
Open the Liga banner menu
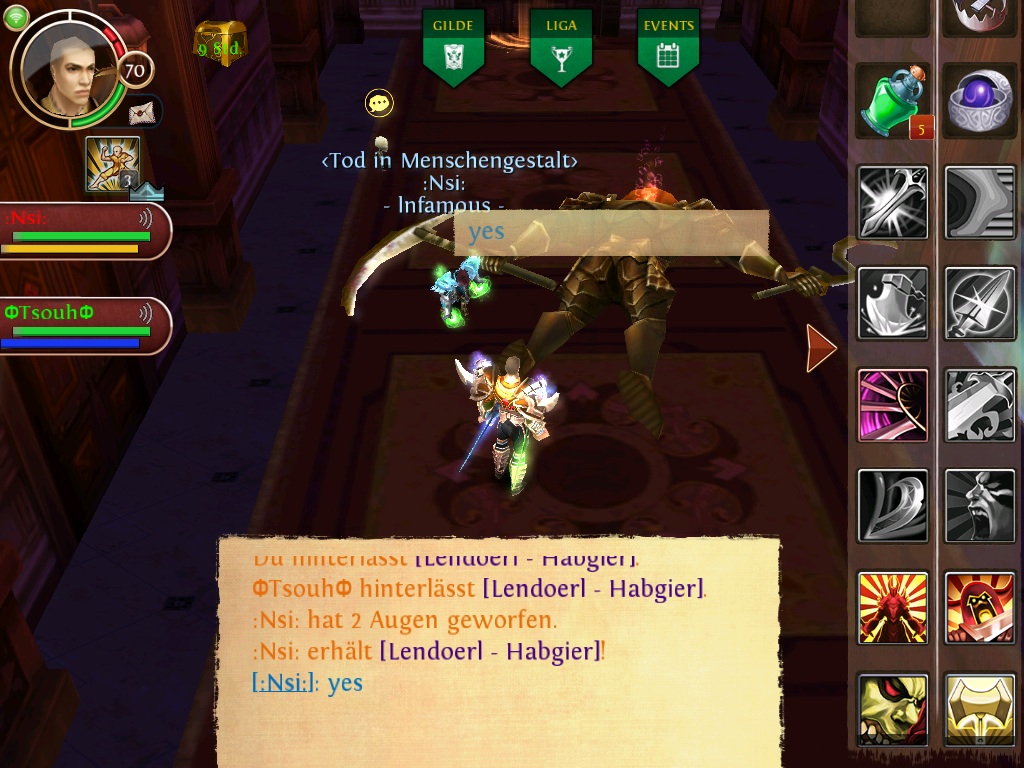(x=561, y=46)
